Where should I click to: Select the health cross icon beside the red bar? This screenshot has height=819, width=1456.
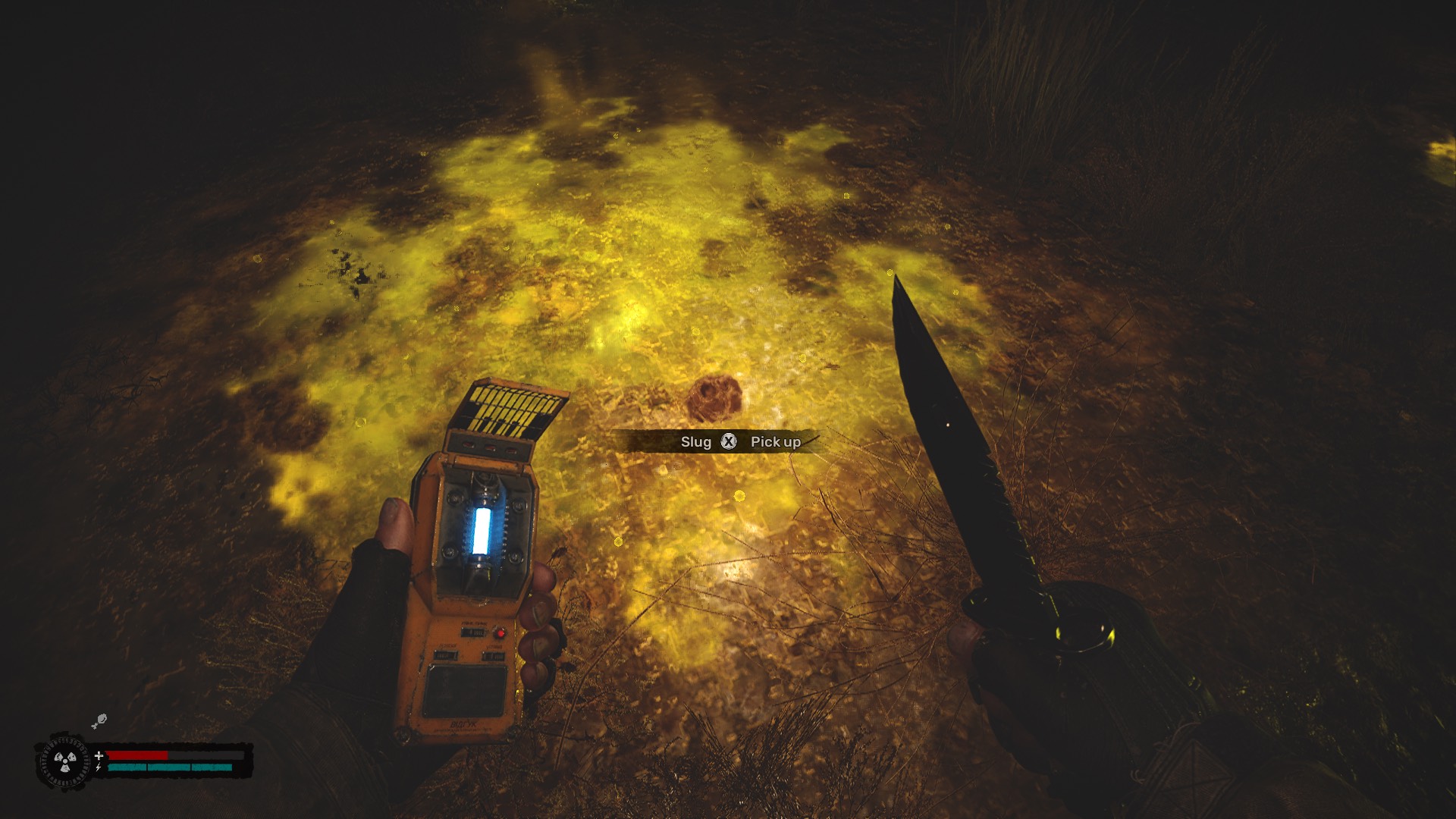[99, 756]
